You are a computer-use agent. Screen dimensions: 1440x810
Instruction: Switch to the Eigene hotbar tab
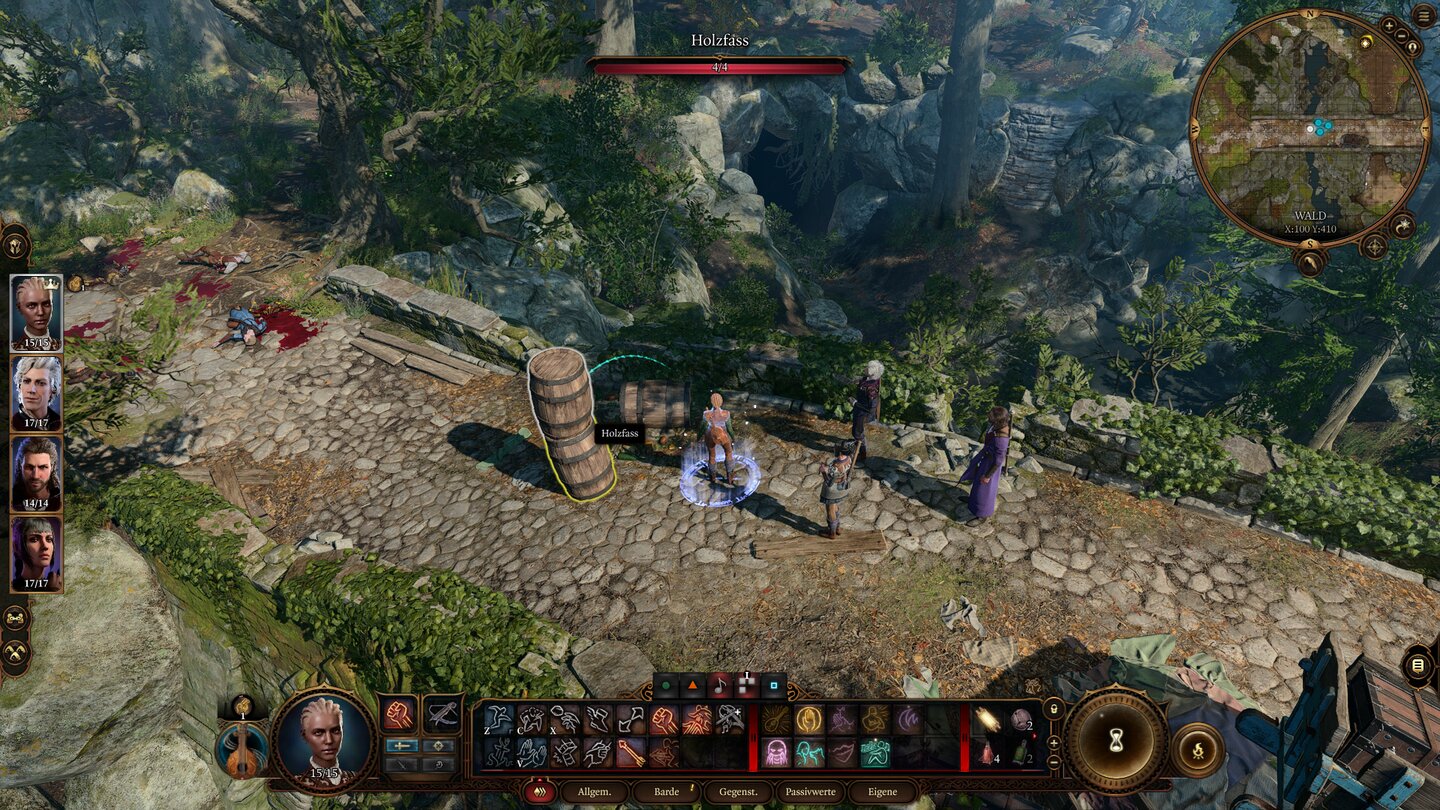882,792
